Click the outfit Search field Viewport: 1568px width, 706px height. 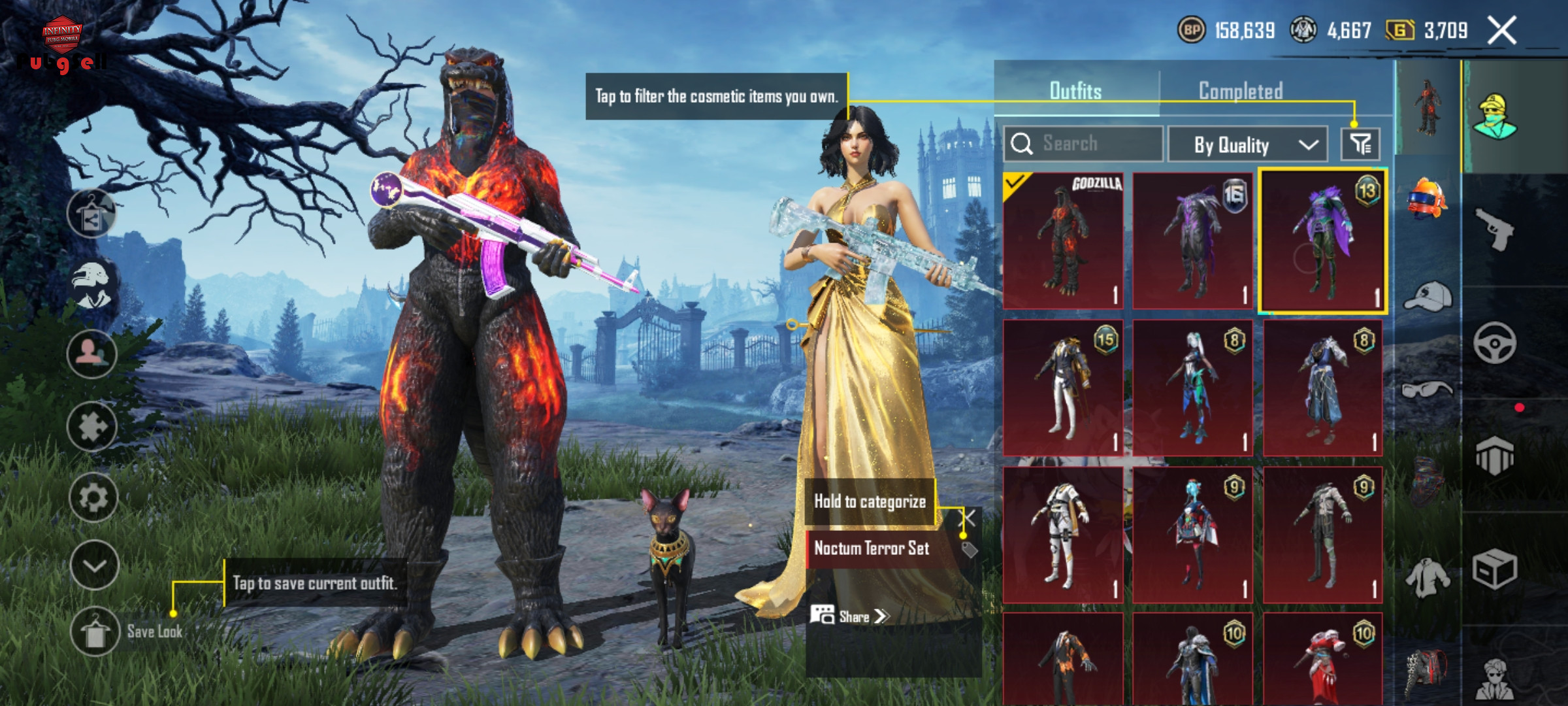[1083, 143]
